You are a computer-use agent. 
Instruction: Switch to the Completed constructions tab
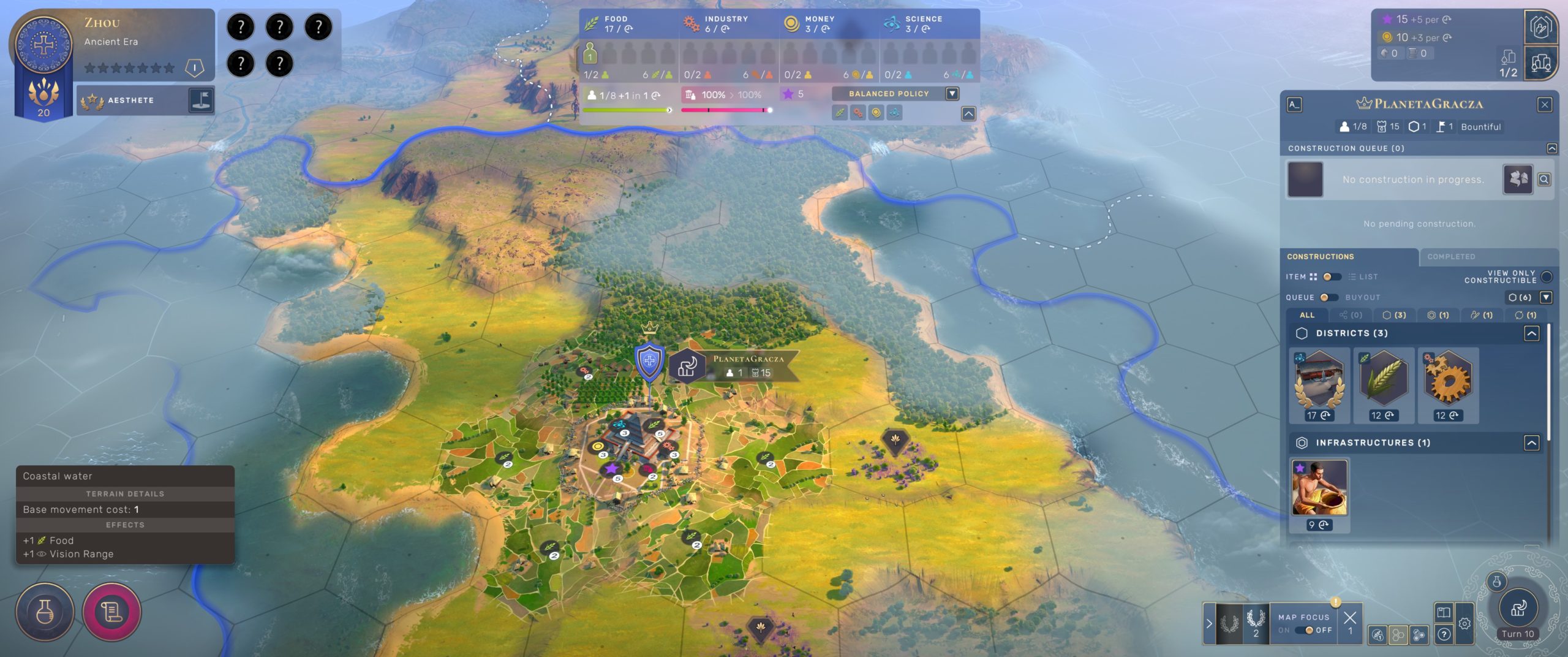[1451, 257]
